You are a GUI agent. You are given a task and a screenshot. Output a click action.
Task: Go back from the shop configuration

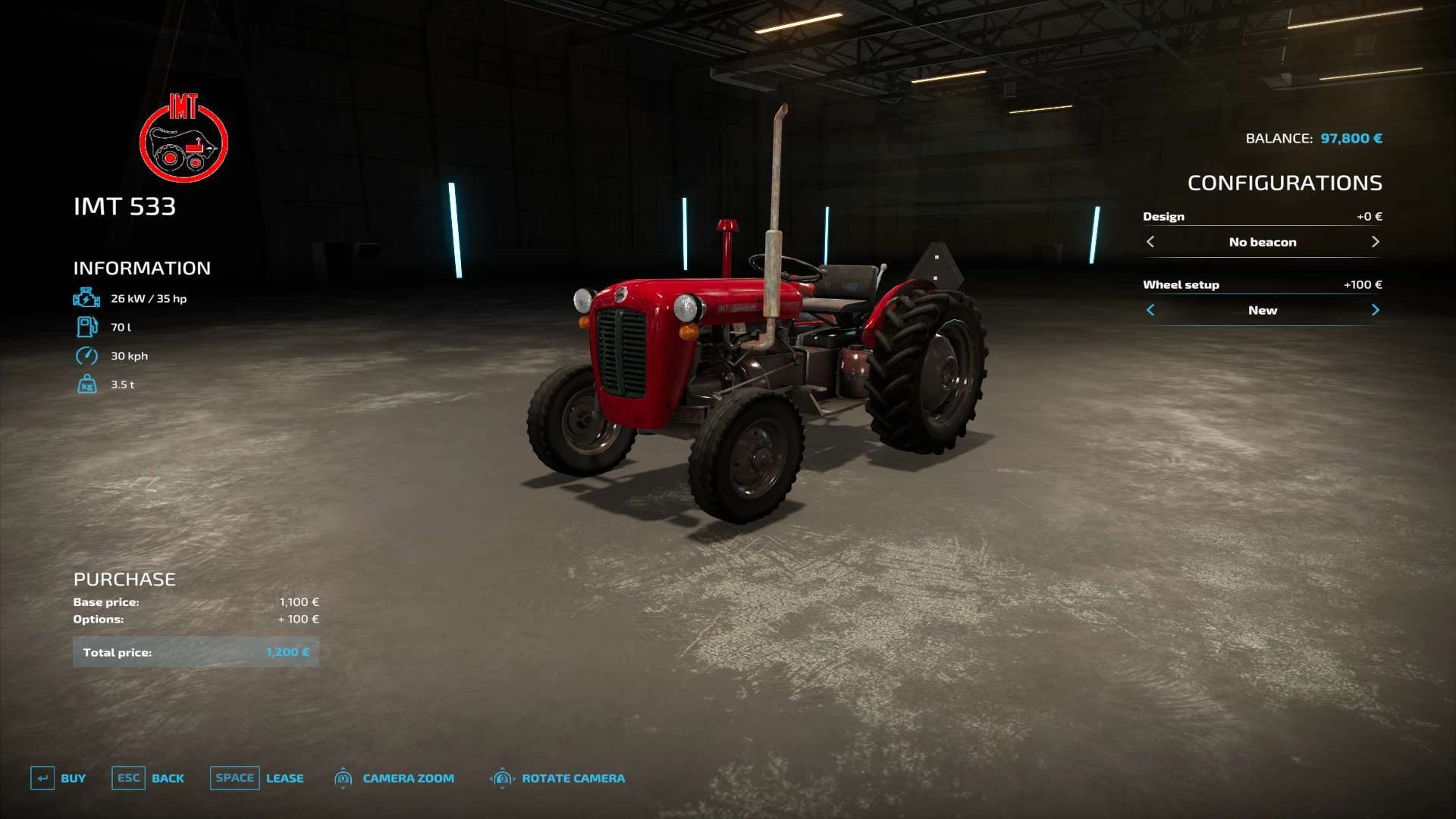click(148, 778)
